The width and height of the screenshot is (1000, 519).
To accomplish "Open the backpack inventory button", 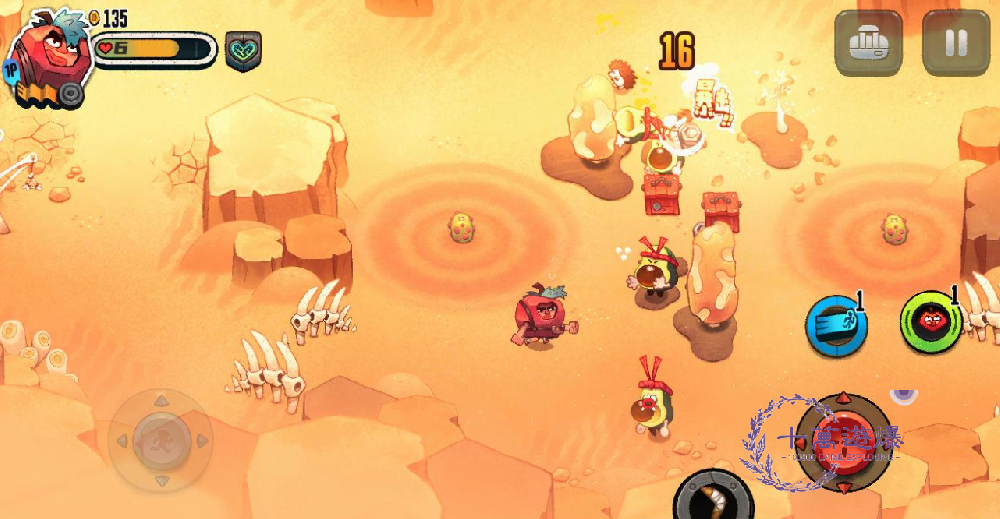I will [868, 43].
